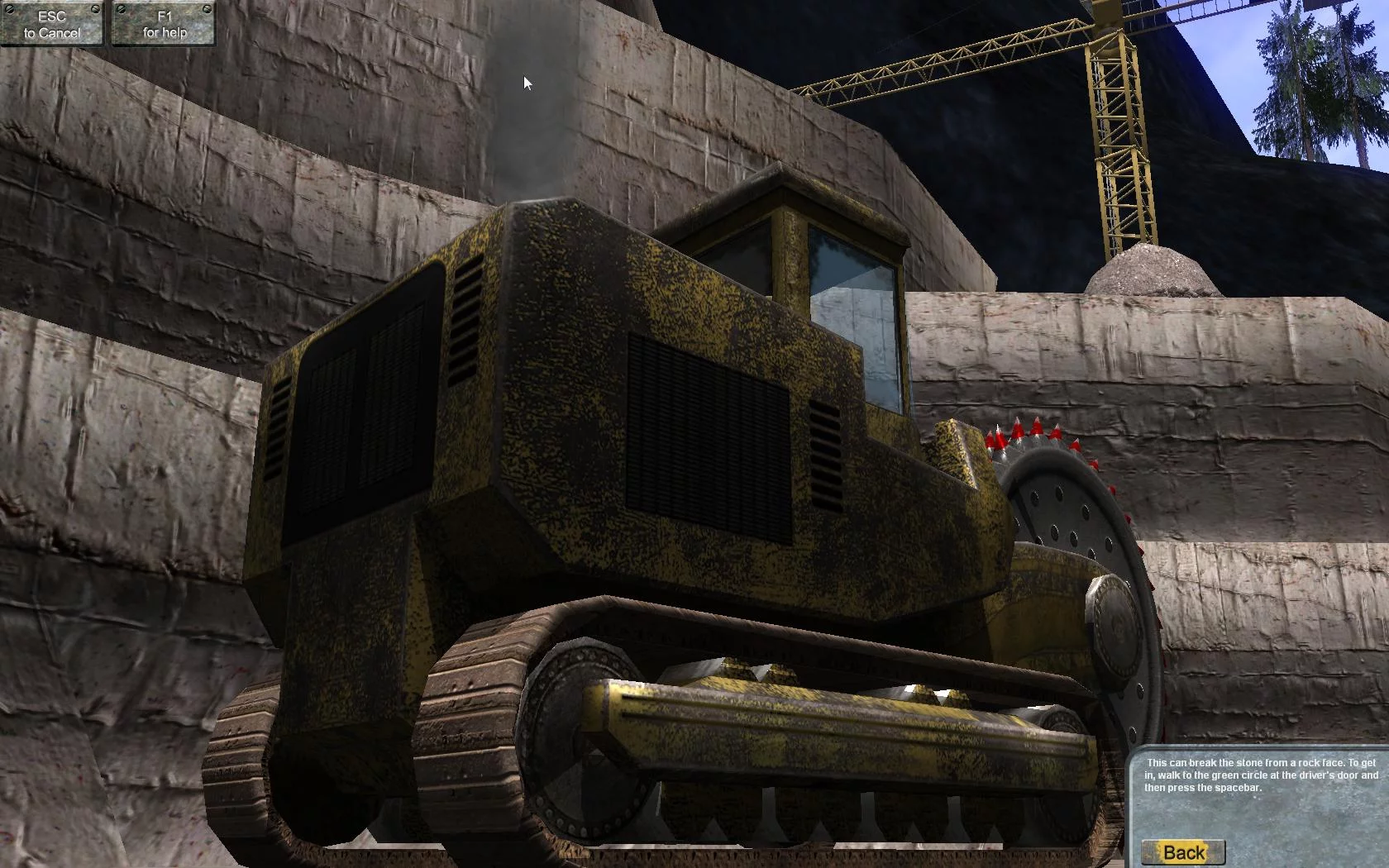The width and height of the screenshot is (1389, 868).
Task: Click the screw on the ESC plate
Action: tap(10, 9)
